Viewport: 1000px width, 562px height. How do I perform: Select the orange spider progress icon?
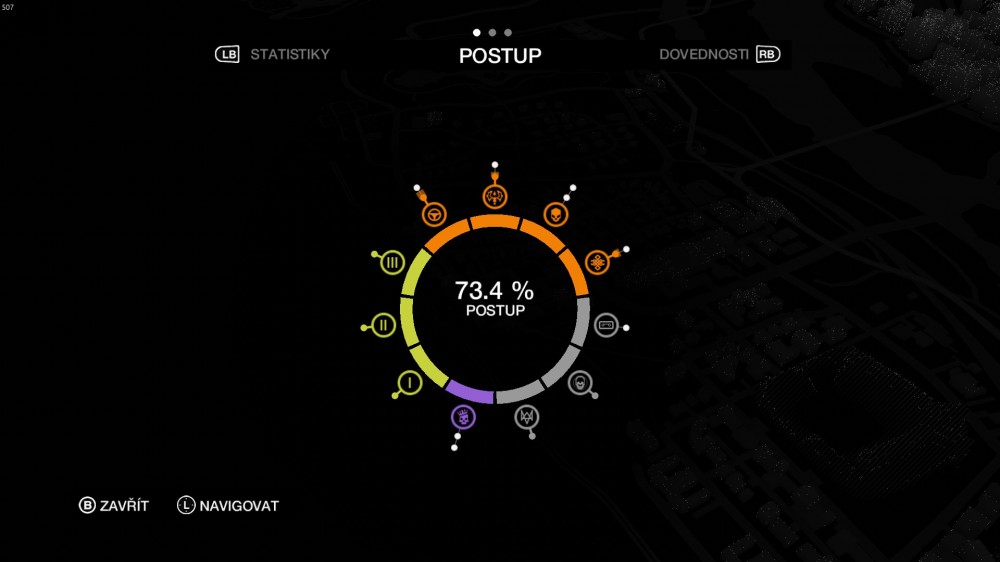click(x=494, y=194)
